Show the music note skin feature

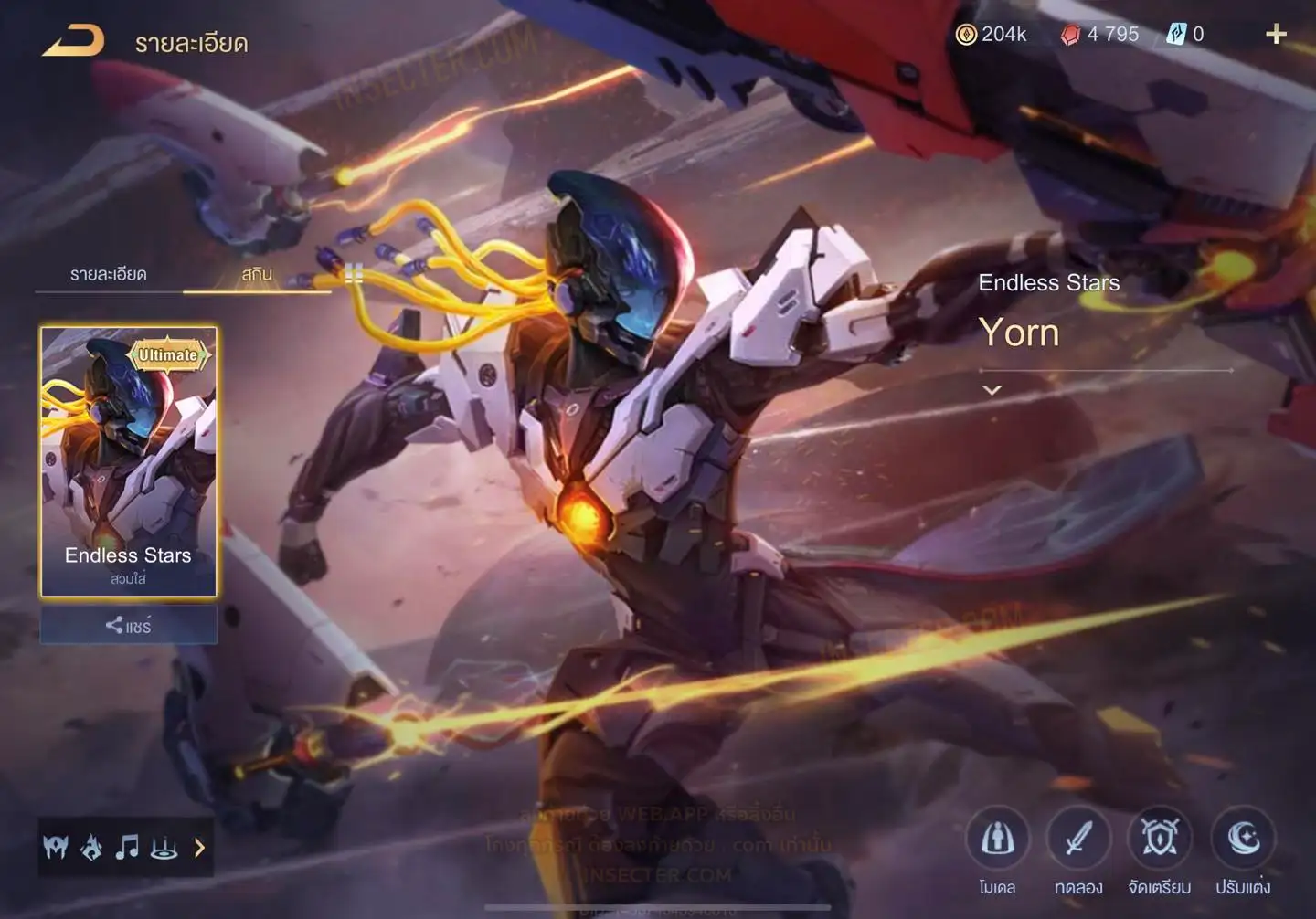click(127, 848)
